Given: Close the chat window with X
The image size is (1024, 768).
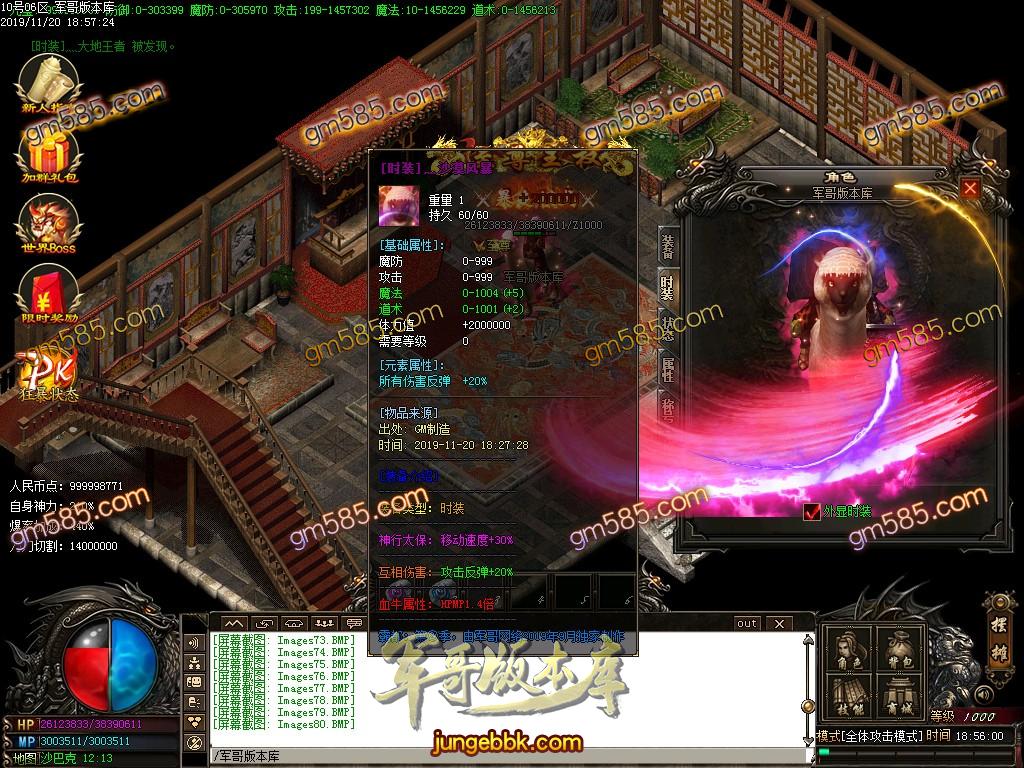Looking at the screenshot, I should click(x=777, y=623).
